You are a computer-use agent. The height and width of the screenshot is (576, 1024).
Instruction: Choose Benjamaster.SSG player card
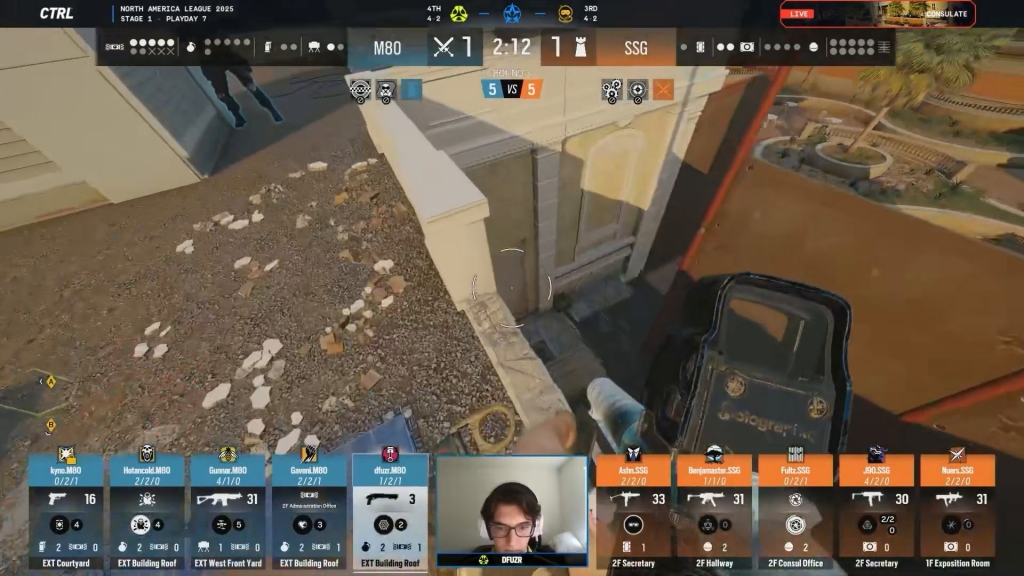pyautogui.click(x=714, y=511)
